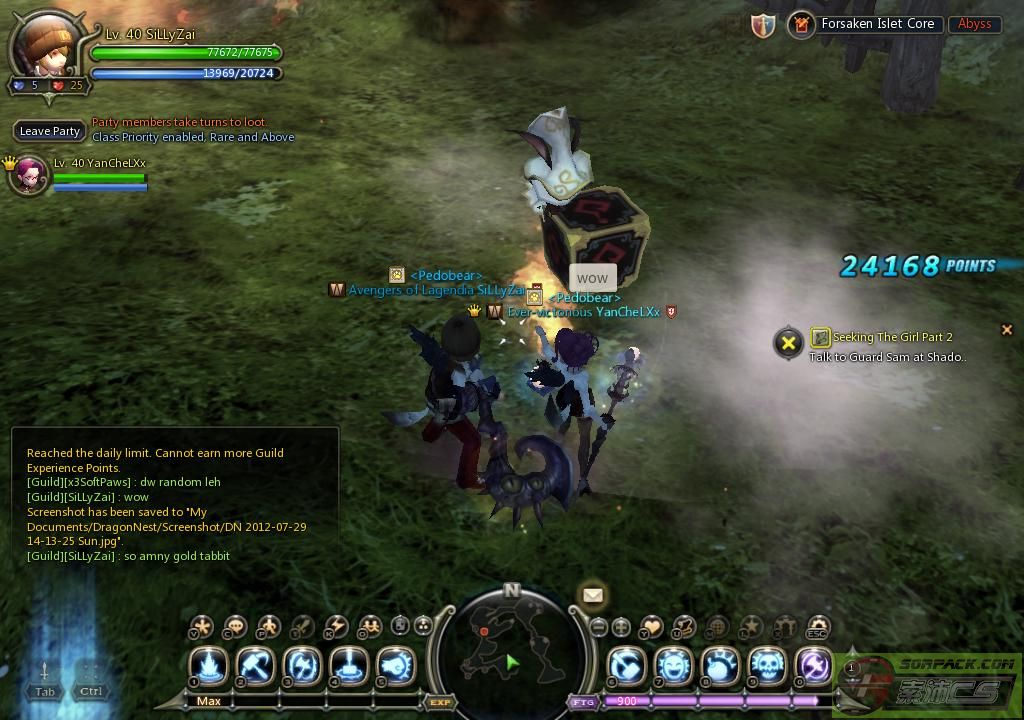The width and height of the screenshot is (1024, 720).
Task: Activate the hammer skill in slot 2
Action: 256,666
